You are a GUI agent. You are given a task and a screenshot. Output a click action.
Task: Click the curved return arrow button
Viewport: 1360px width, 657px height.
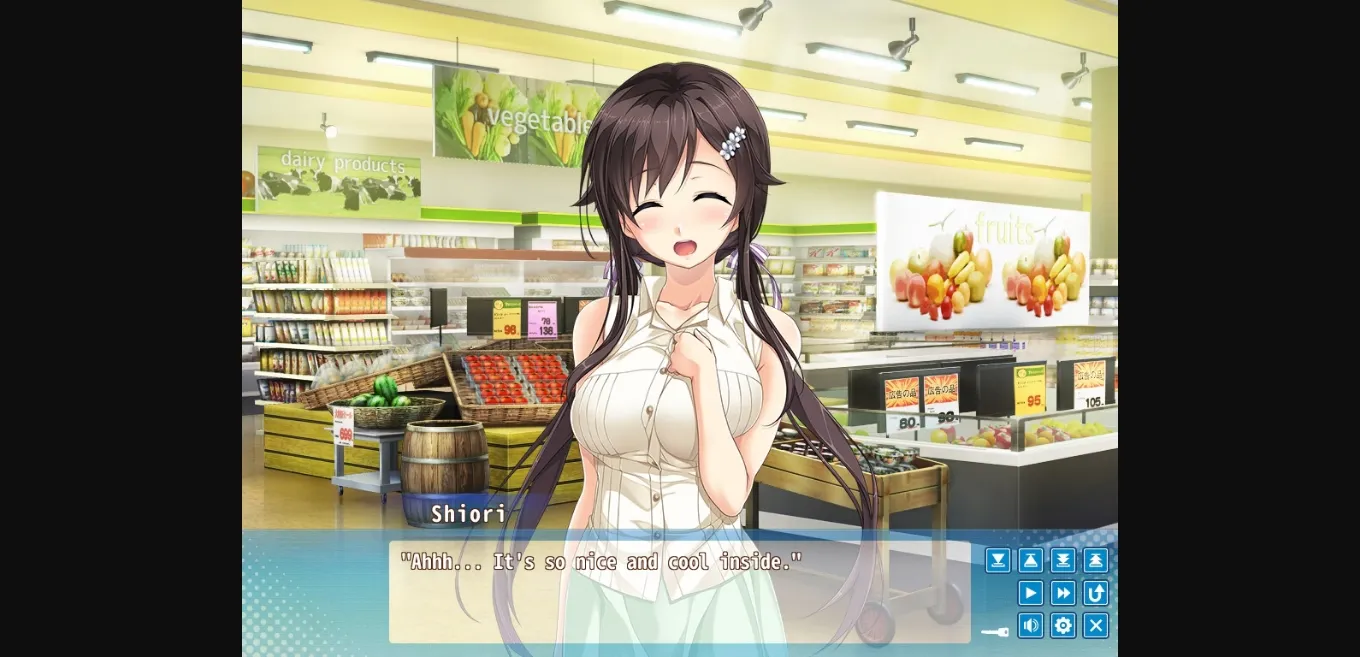tap(1095, 593)
